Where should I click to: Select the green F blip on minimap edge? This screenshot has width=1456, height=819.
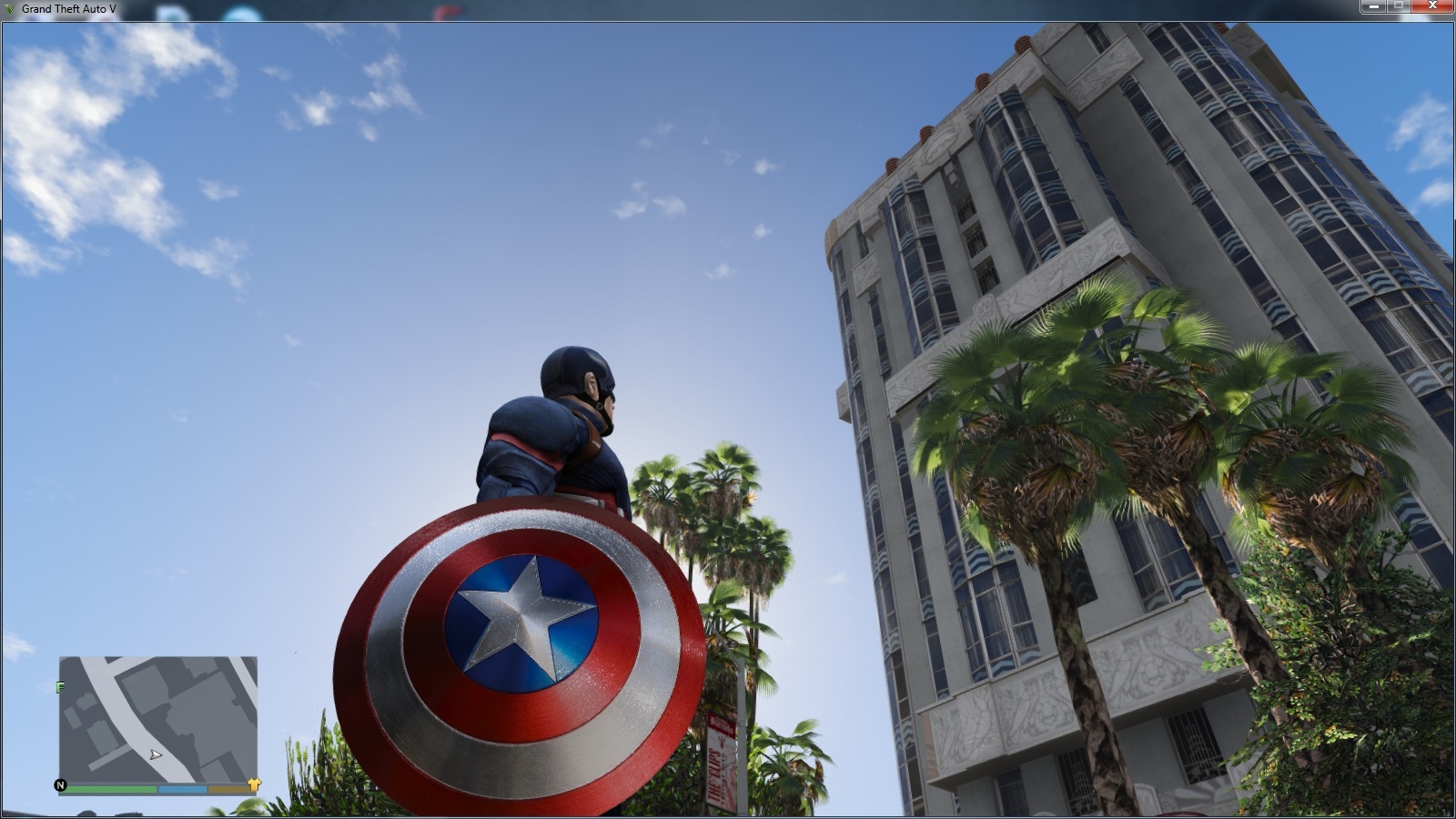pyautogui.click(x=59, y=685)
